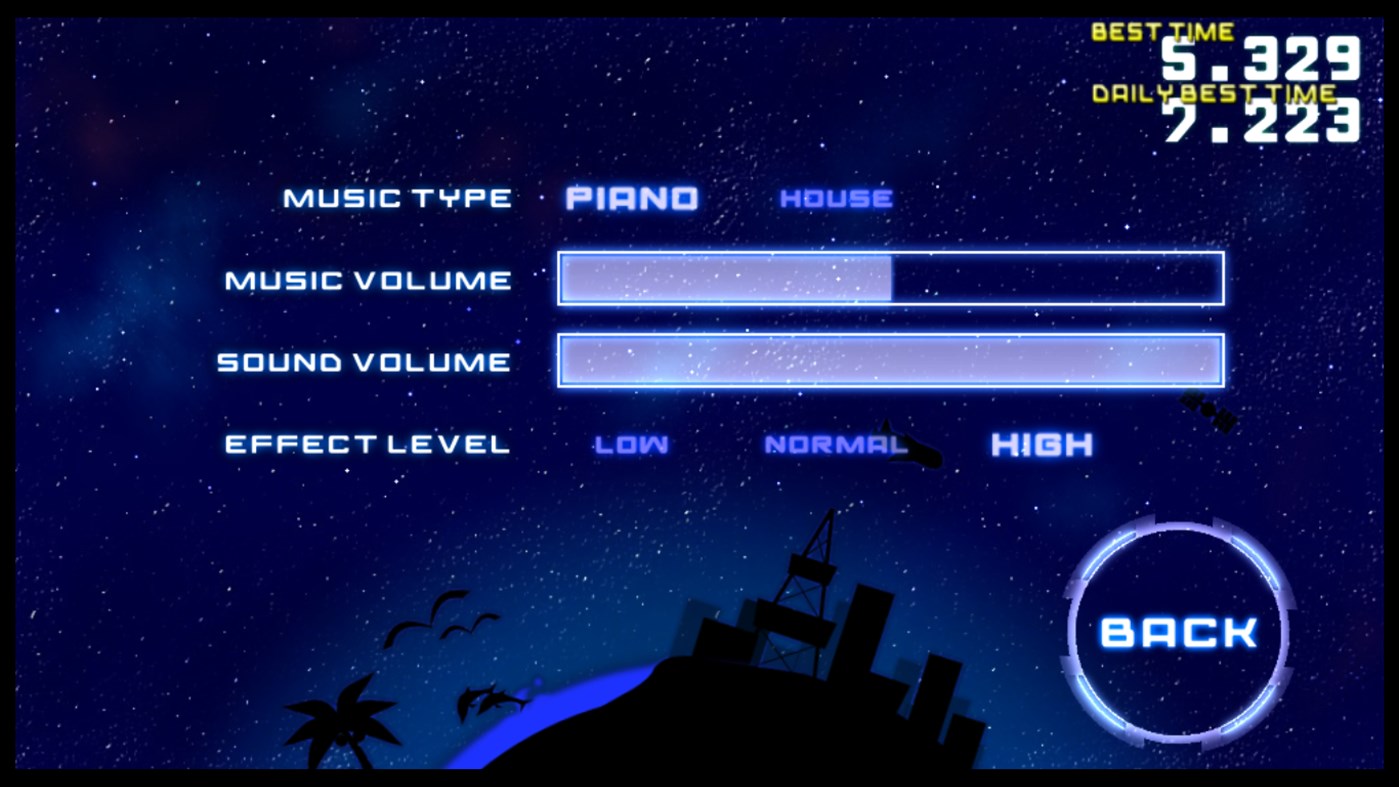Click the Effect Level label
1399x787 pixels.
(x=365, y=444)
